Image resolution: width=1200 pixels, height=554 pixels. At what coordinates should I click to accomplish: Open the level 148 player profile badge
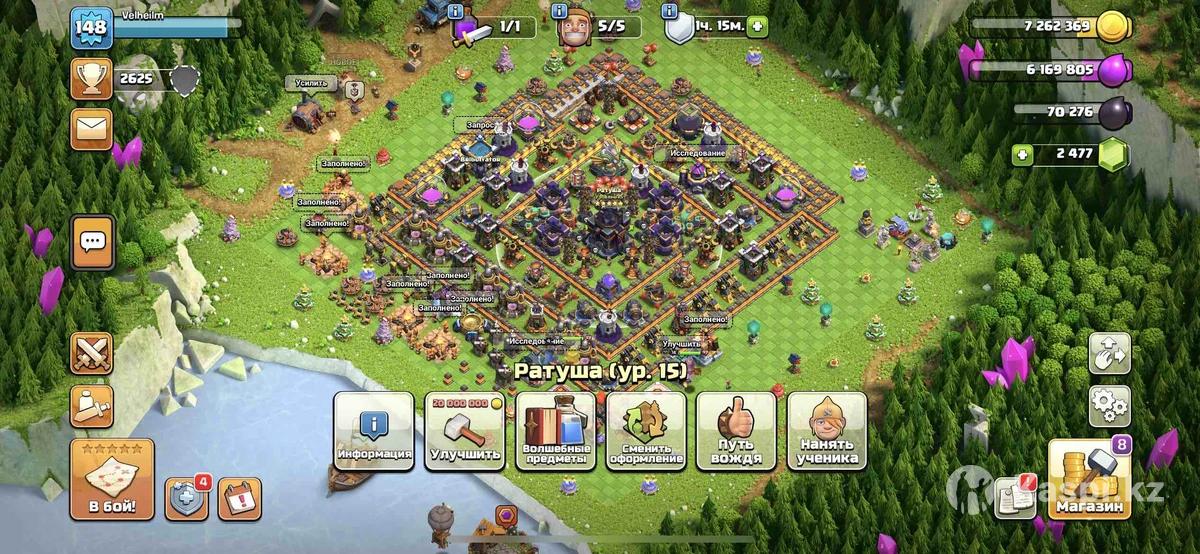(x=90, y=27)
